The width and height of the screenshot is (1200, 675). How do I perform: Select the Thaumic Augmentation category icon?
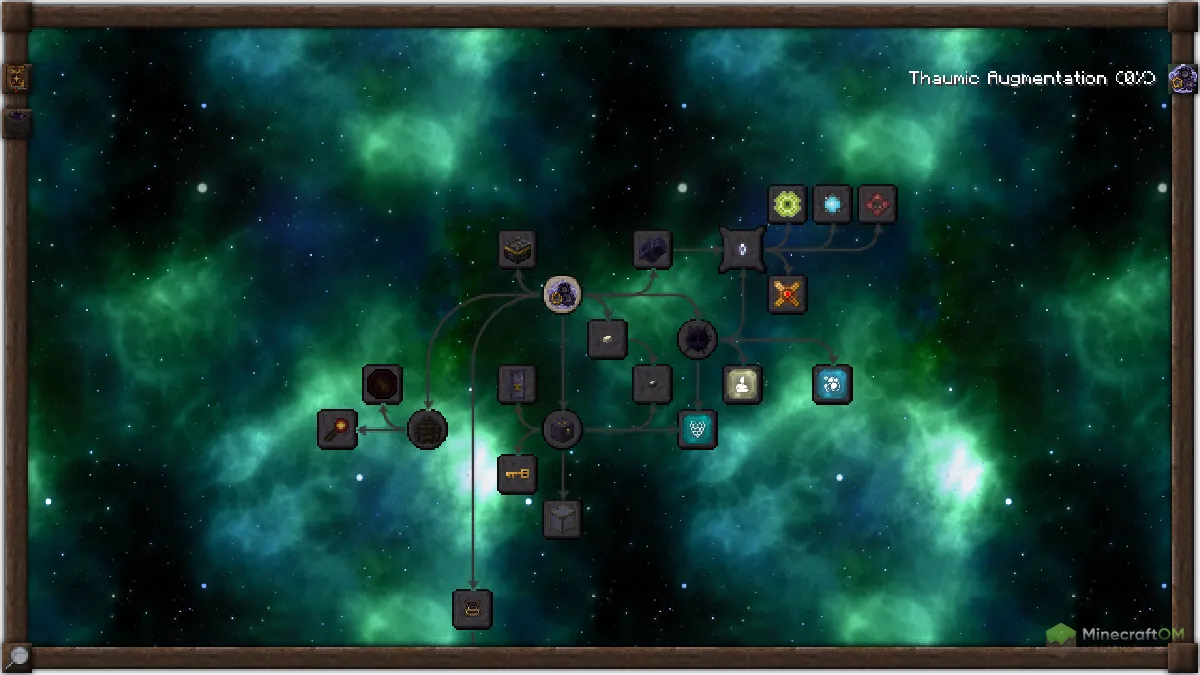pyautogui.click(x=1183, y=78)
